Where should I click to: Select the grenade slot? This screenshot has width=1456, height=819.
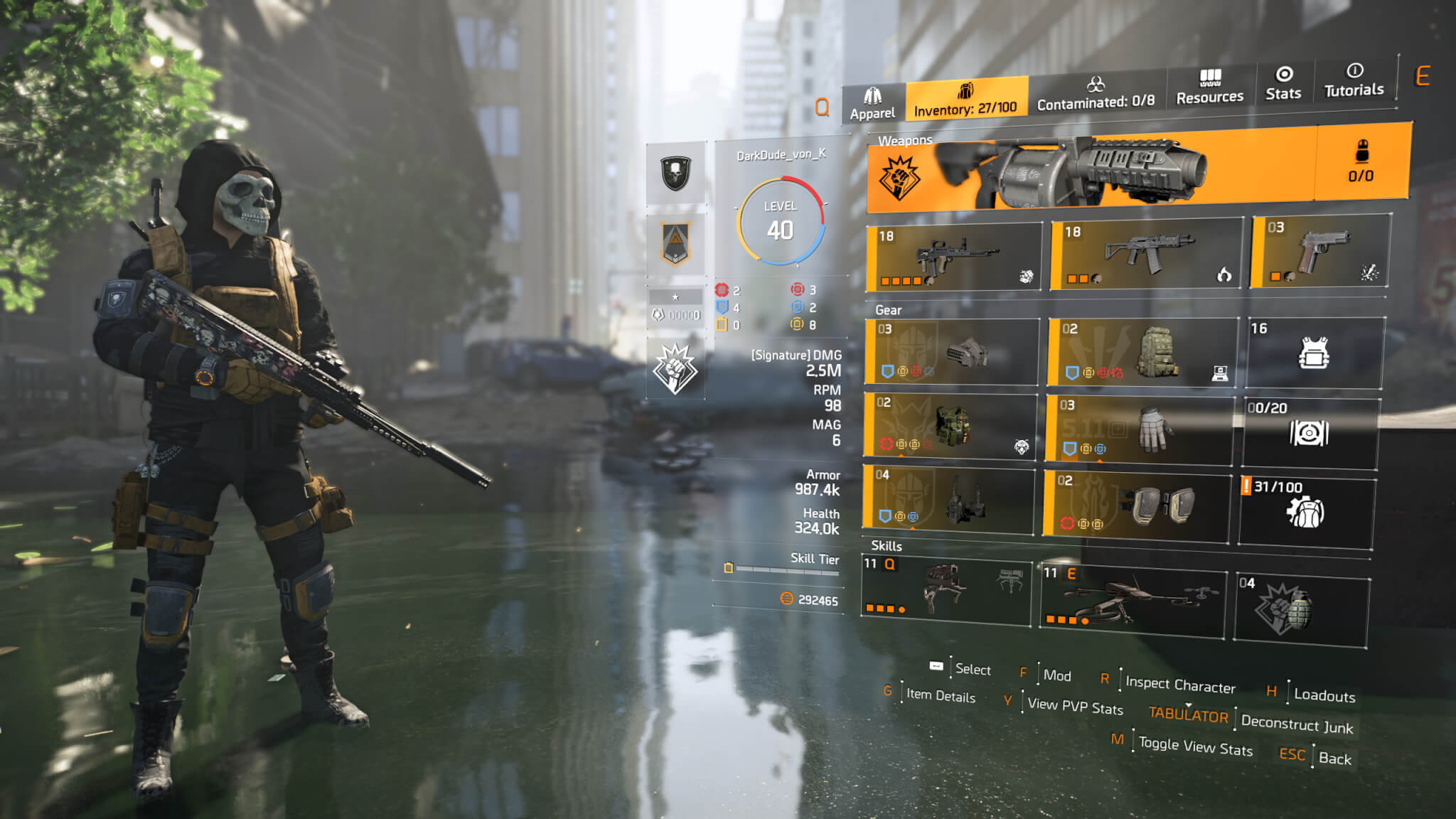point(1301,610)
